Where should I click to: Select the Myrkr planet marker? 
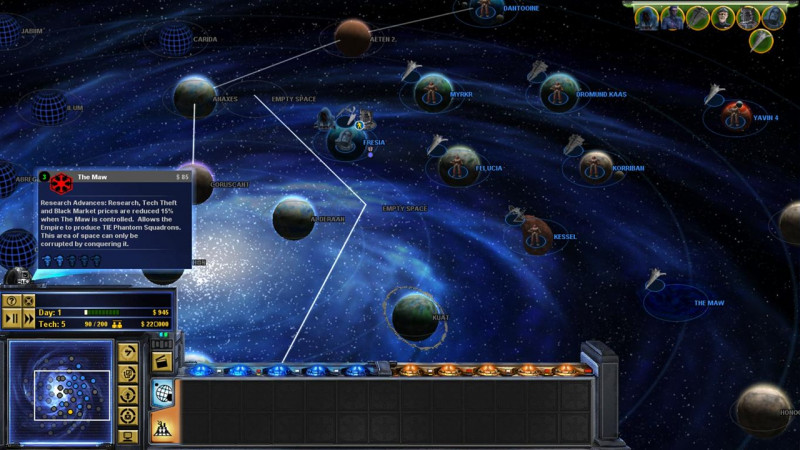(x=433, y=93)
